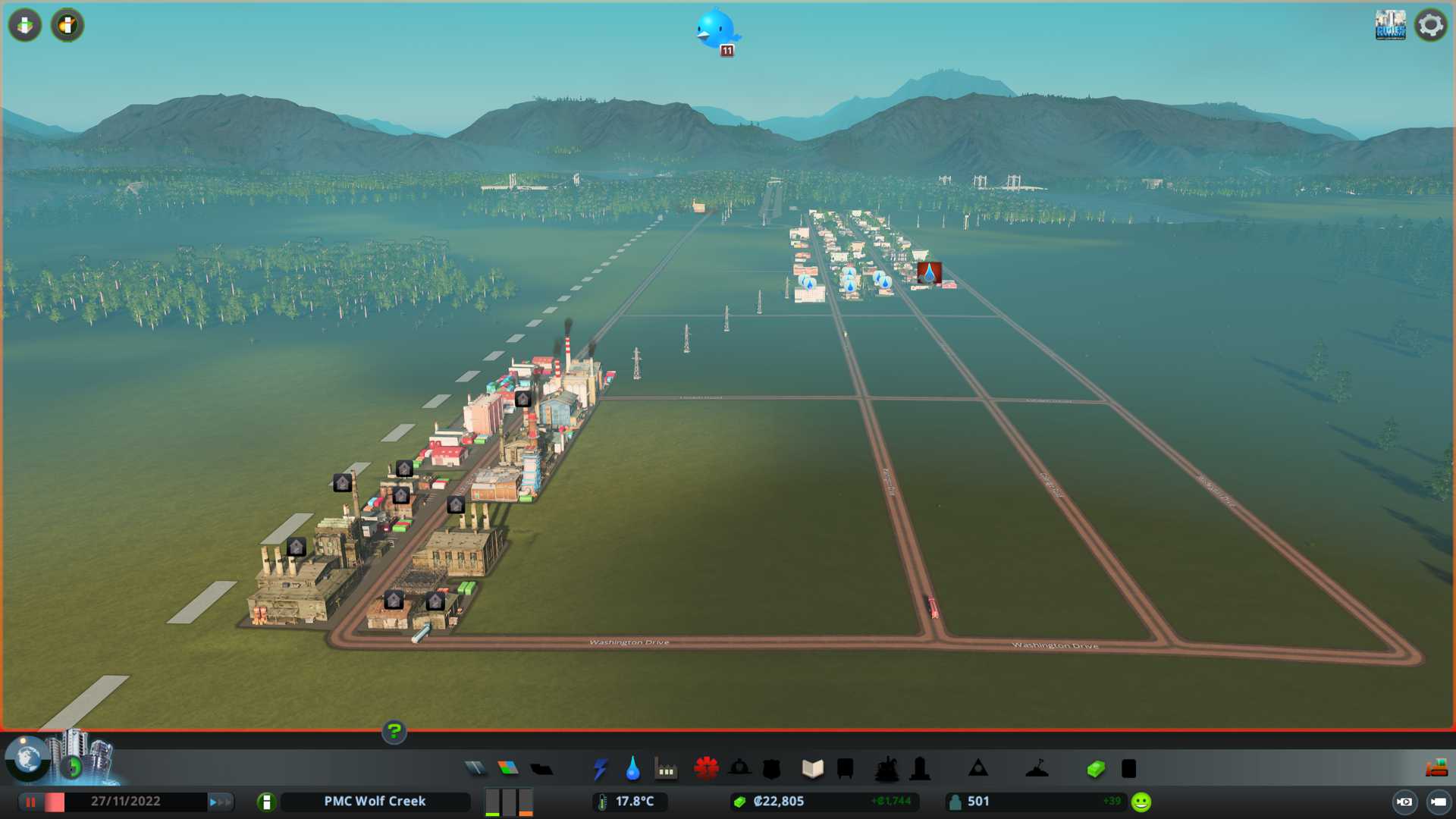Open the Chirper bird notifications
This screenshot has height=819, width=1456.
coord(715,30)
